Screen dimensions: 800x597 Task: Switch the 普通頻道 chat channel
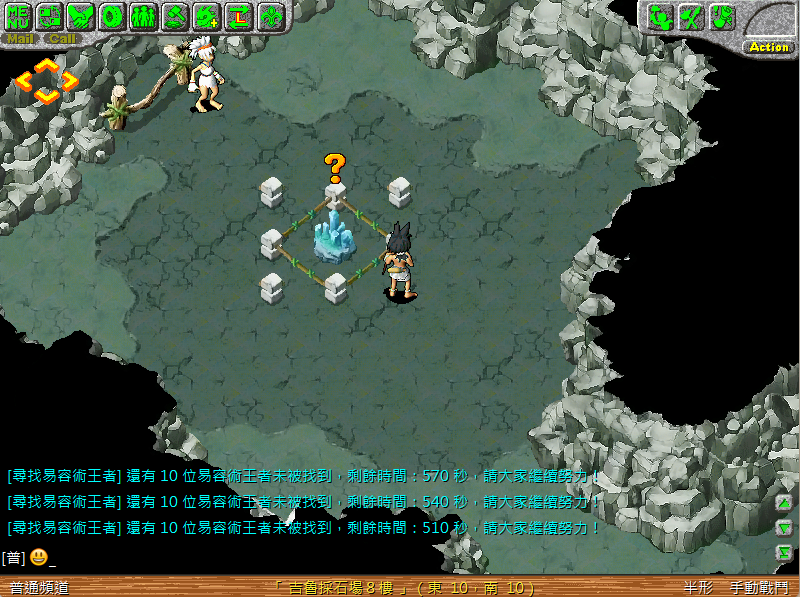coord(40,588)
